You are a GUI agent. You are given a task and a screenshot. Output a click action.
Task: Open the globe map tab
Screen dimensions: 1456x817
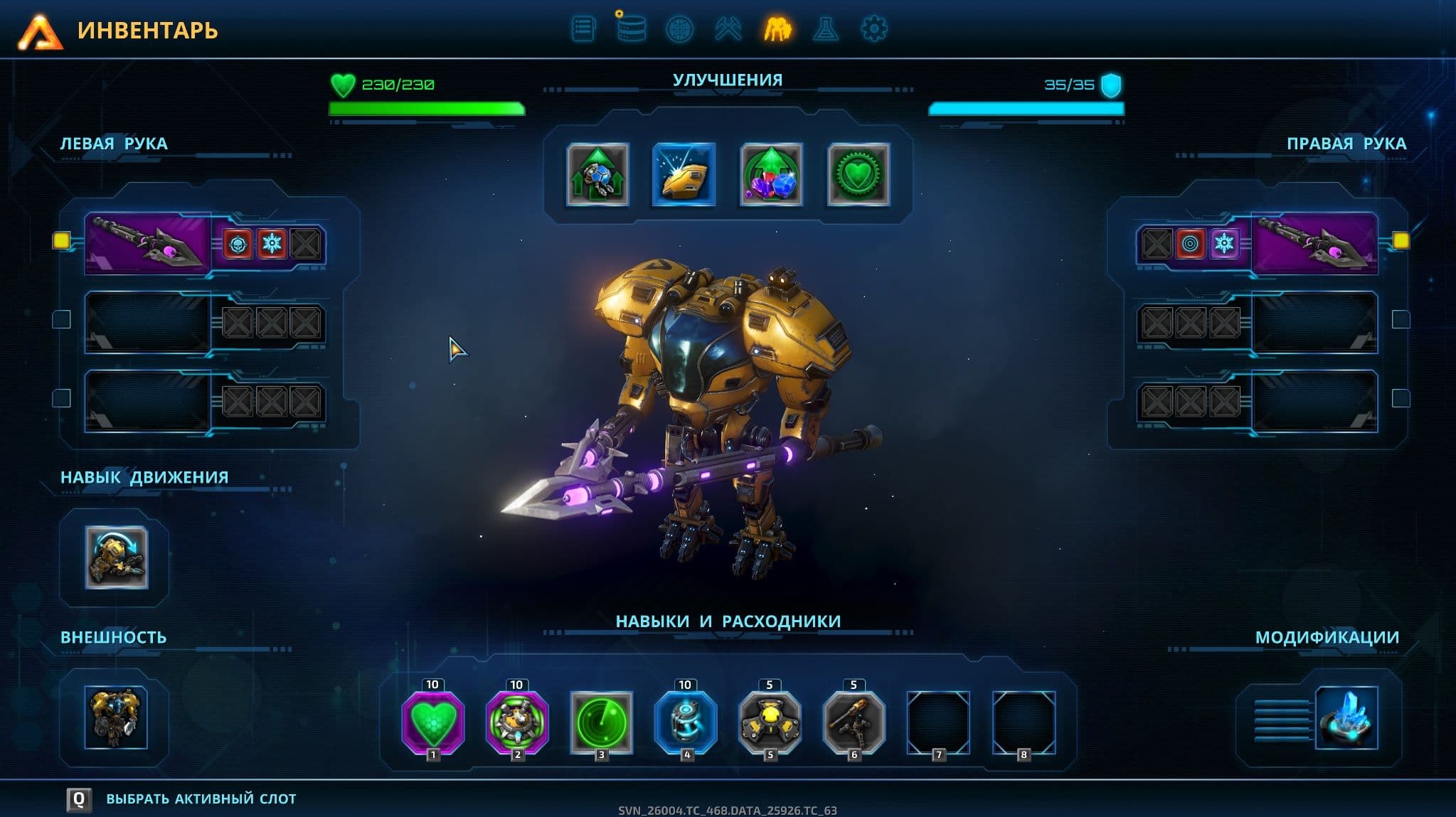click(679, 29)
